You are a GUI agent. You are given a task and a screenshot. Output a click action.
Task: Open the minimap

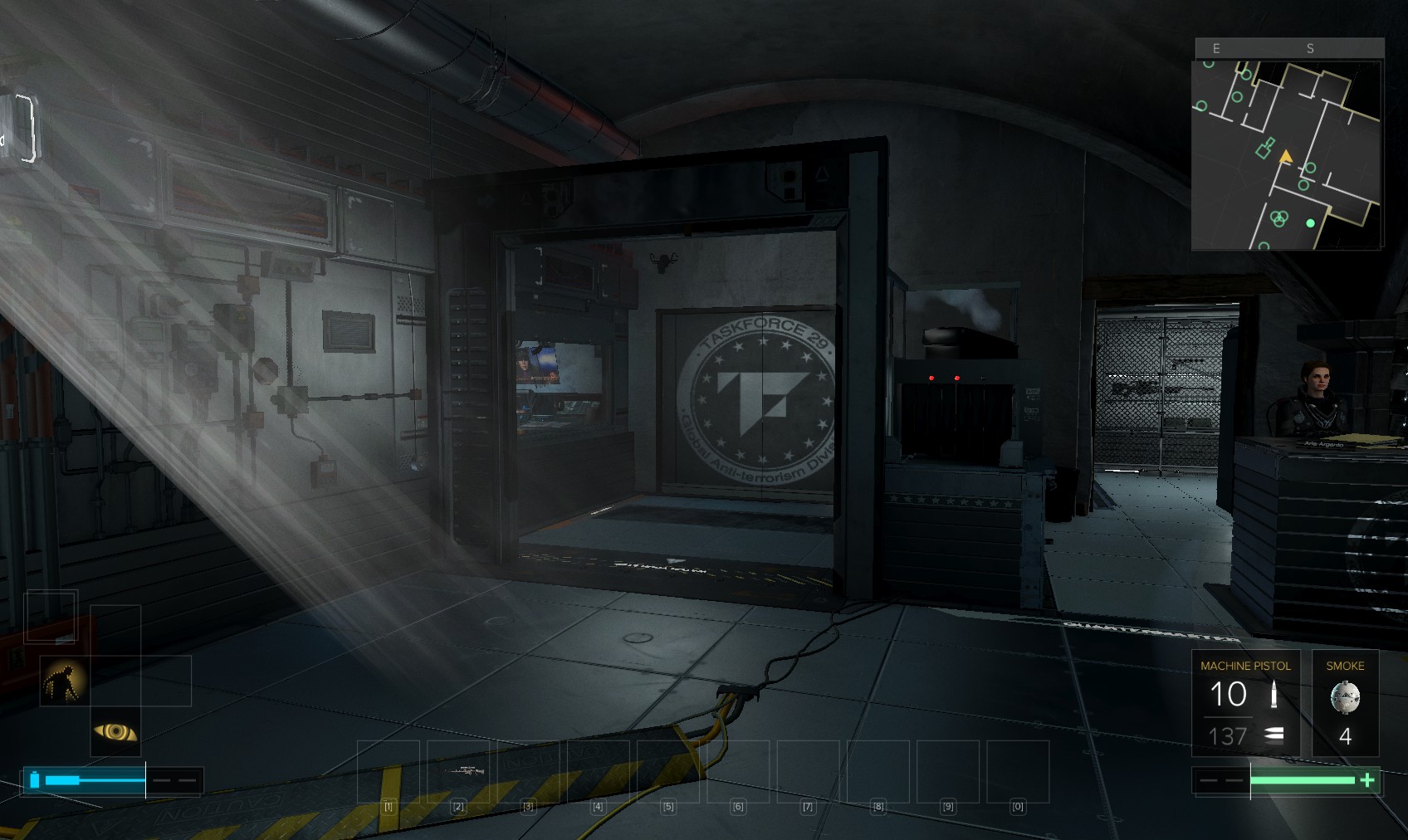click(x=1286, y=154)
